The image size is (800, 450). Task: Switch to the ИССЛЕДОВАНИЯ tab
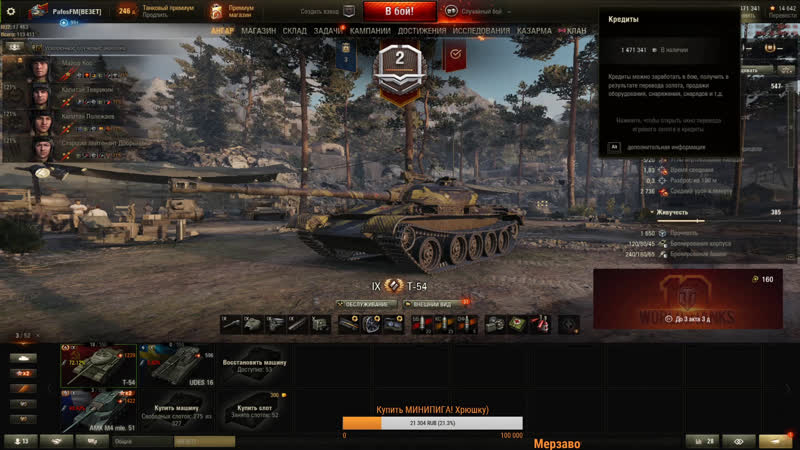coord(481,31)
